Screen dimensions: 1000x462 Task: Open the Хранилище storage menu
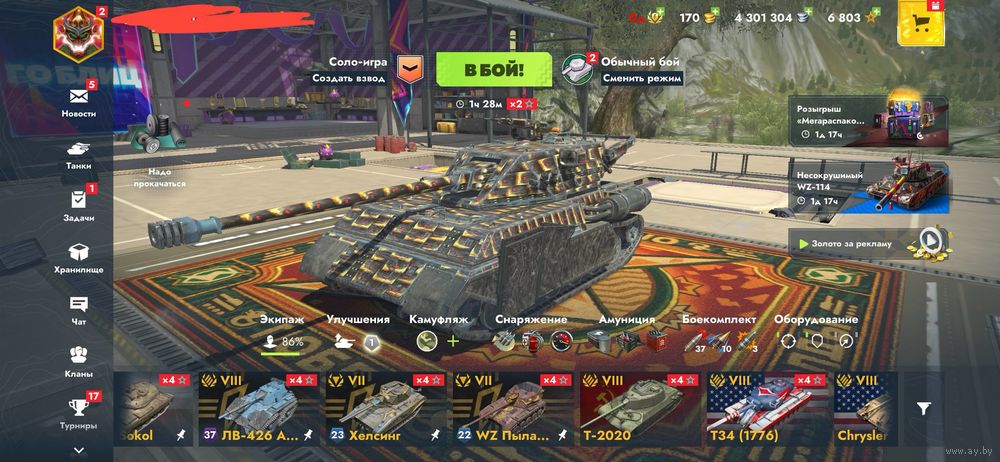click(79, 258)
